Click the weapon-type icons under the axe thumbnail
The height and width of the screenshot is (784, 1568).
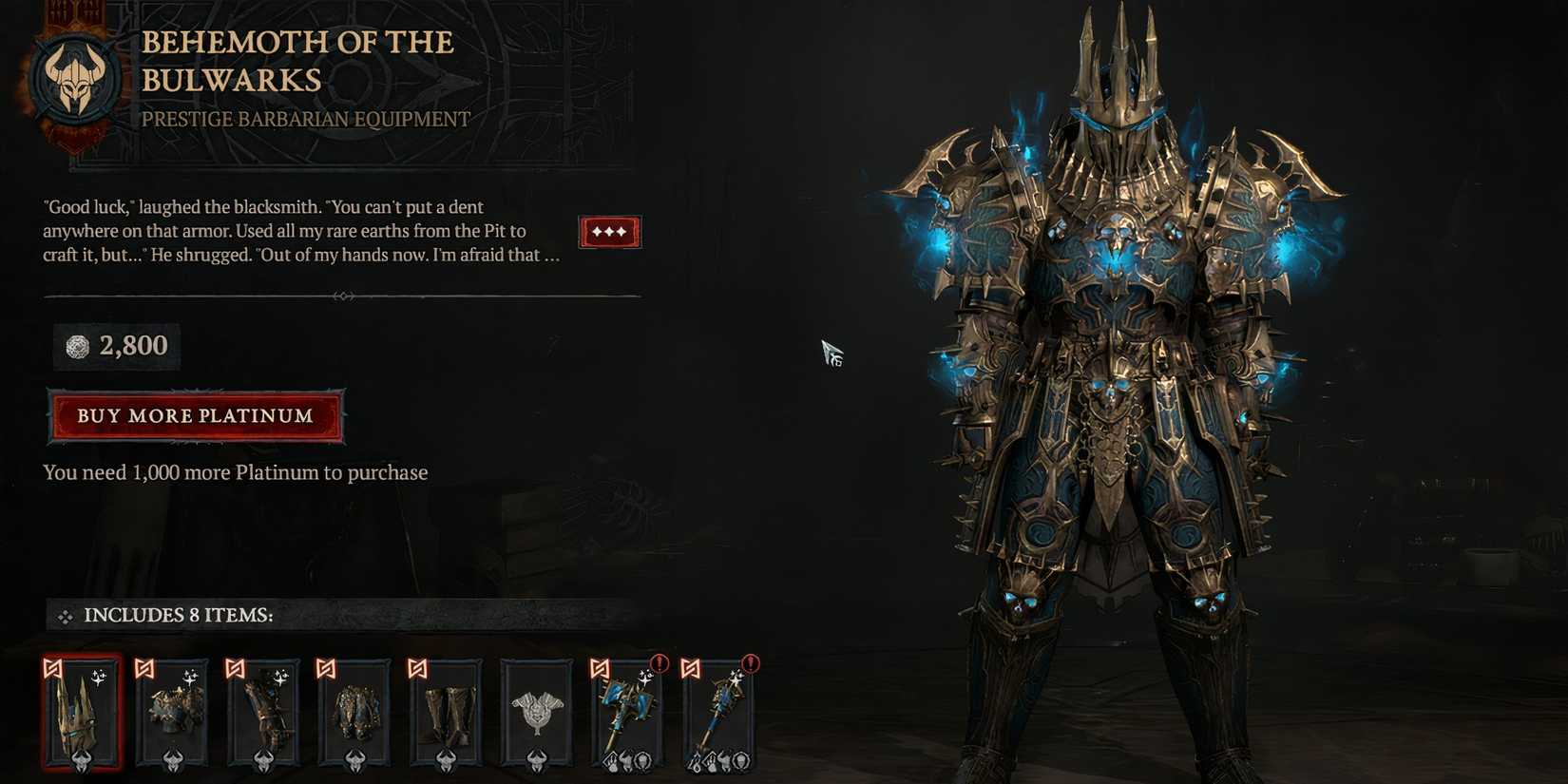click(627, 762)
